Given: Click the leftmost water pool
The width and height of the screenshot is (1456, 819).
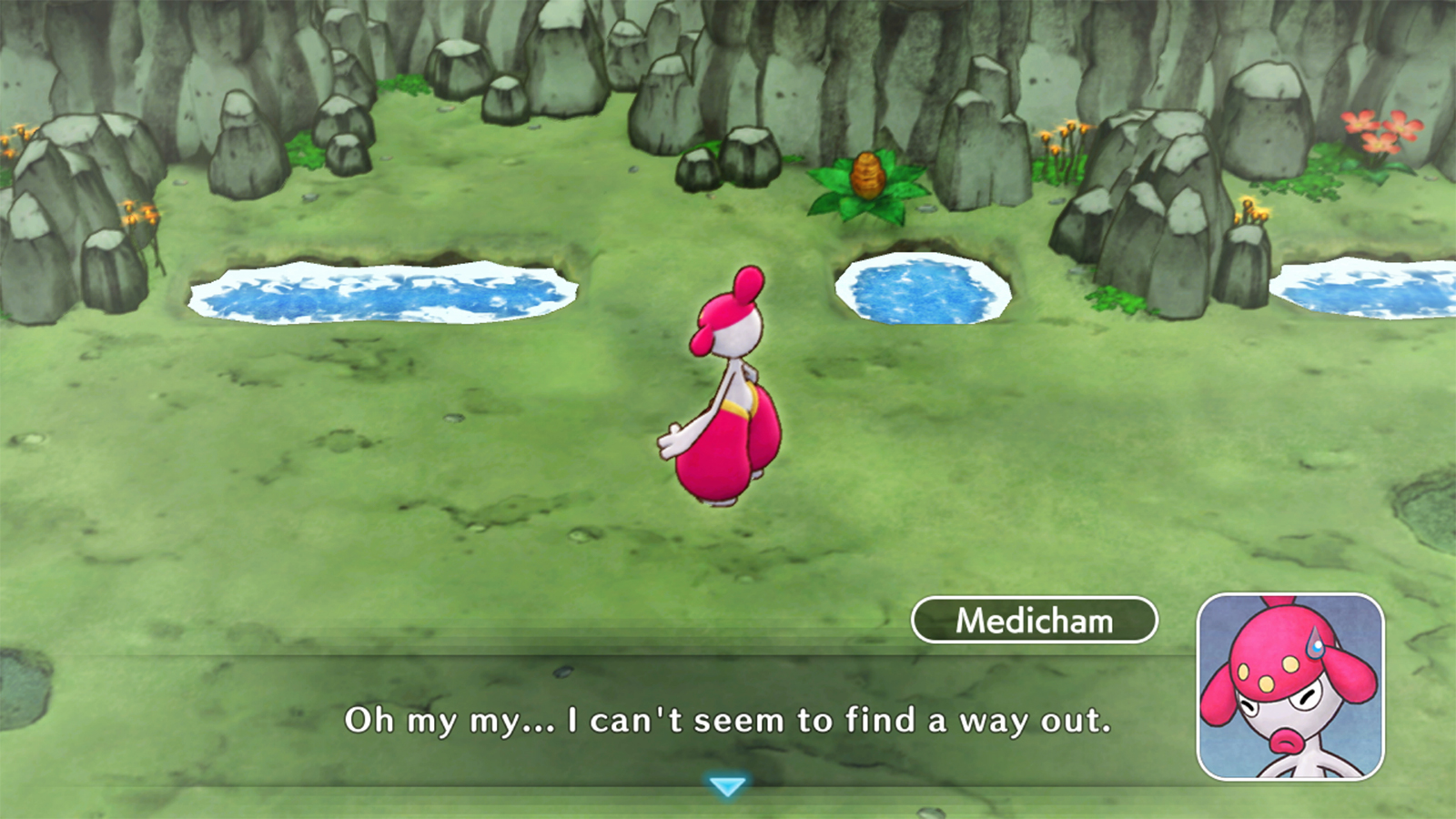Looking at the screenshot, I should [x=378, y=289].
